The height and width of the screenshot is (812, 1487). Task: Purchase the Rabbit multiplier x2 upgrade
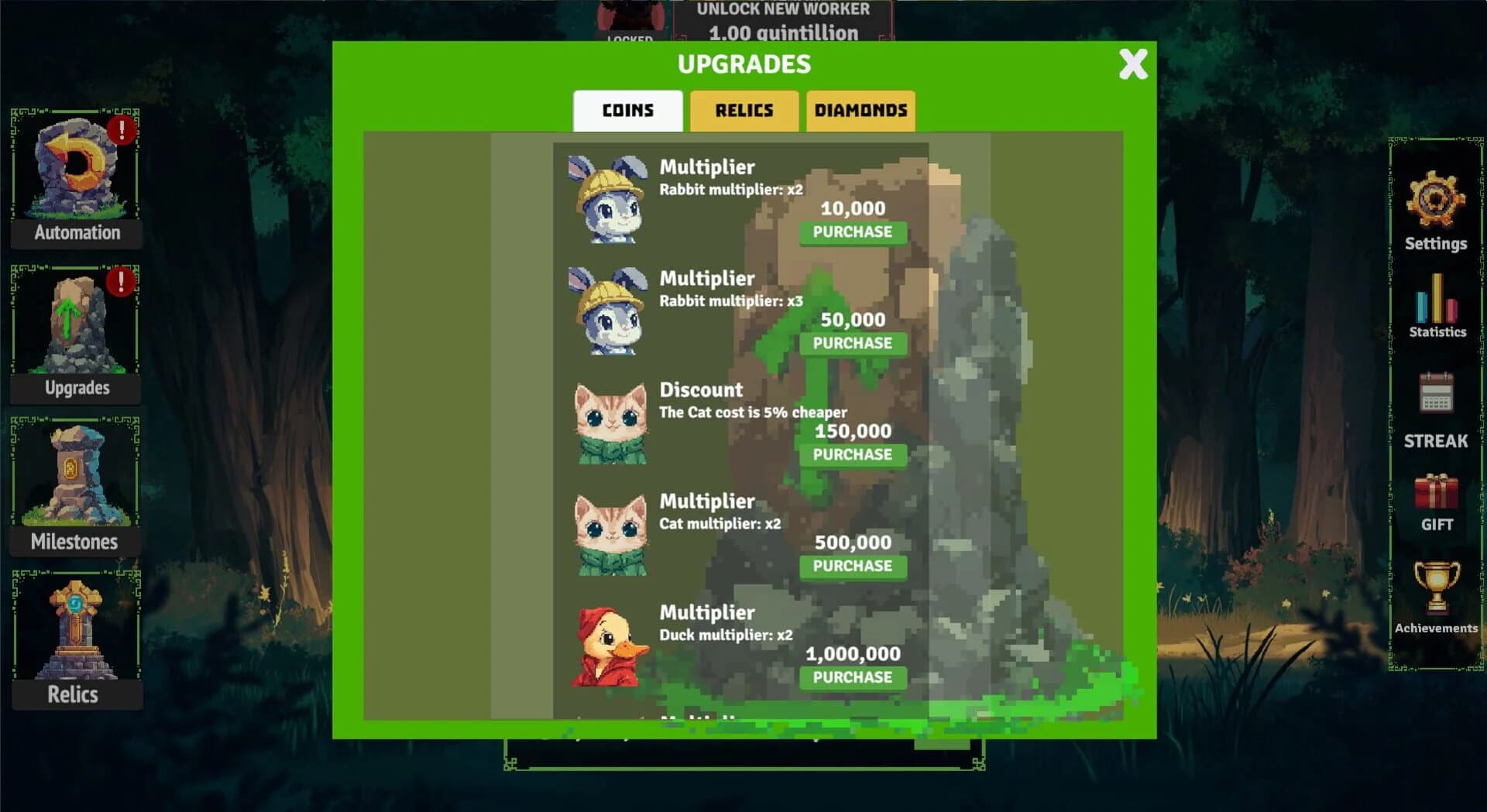(852, 231)
